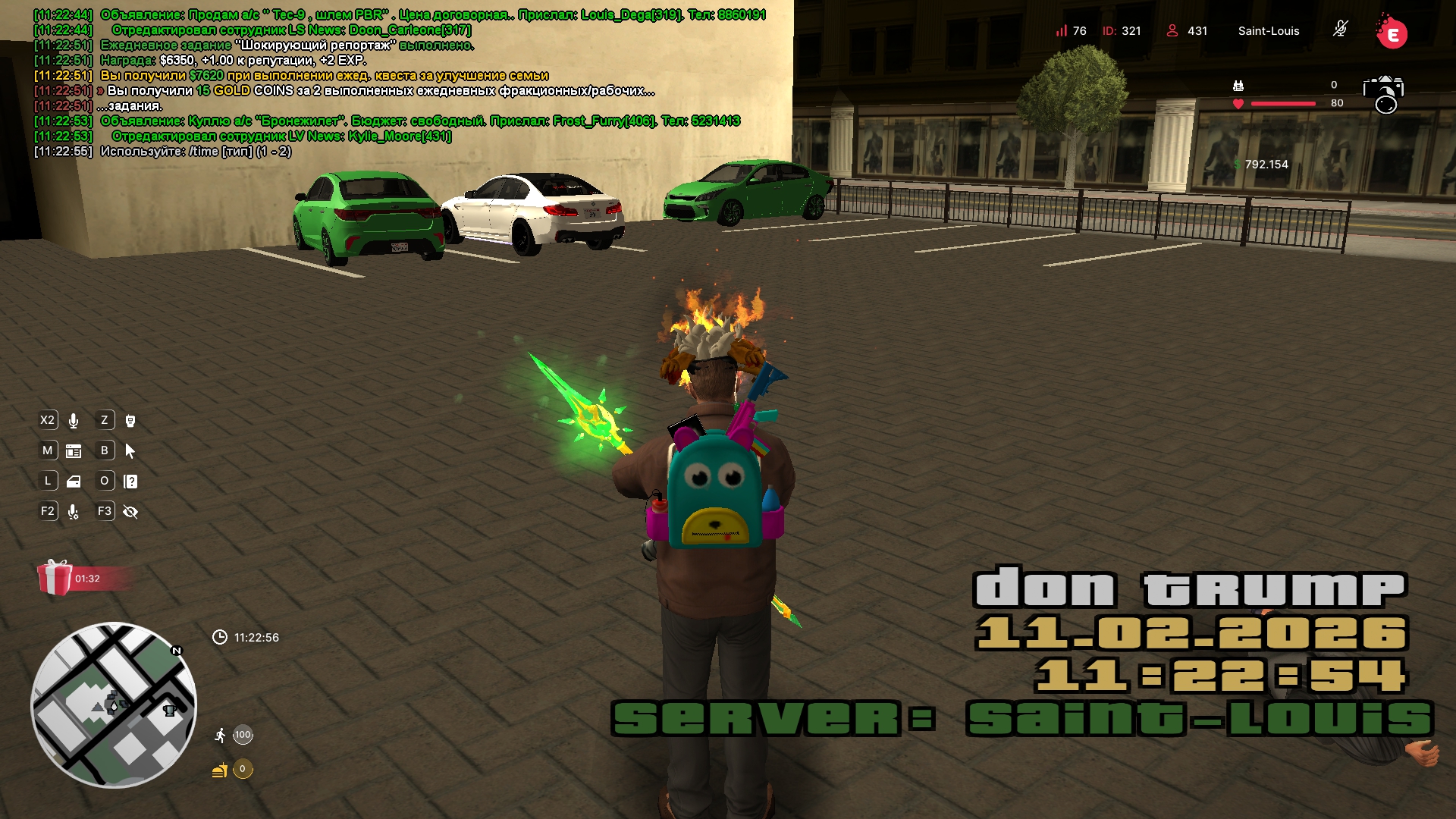The image size is (1456, 819).
Task: Open the help book question-mark icon
Action: pyautogui.click(x=130, y=482)
